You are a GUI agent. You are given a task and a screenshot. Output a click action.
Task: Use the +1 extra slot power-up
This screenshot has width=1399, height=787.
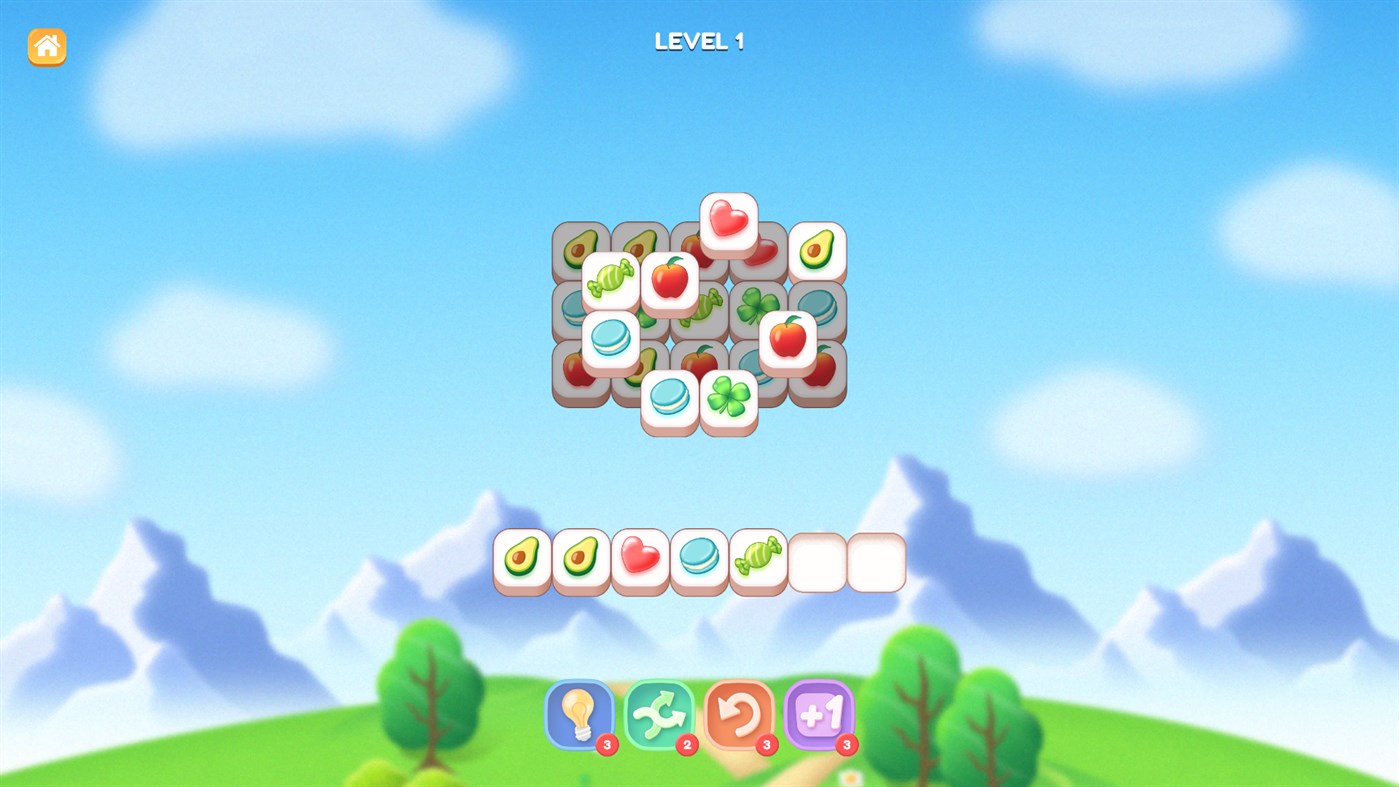(818, 715)
